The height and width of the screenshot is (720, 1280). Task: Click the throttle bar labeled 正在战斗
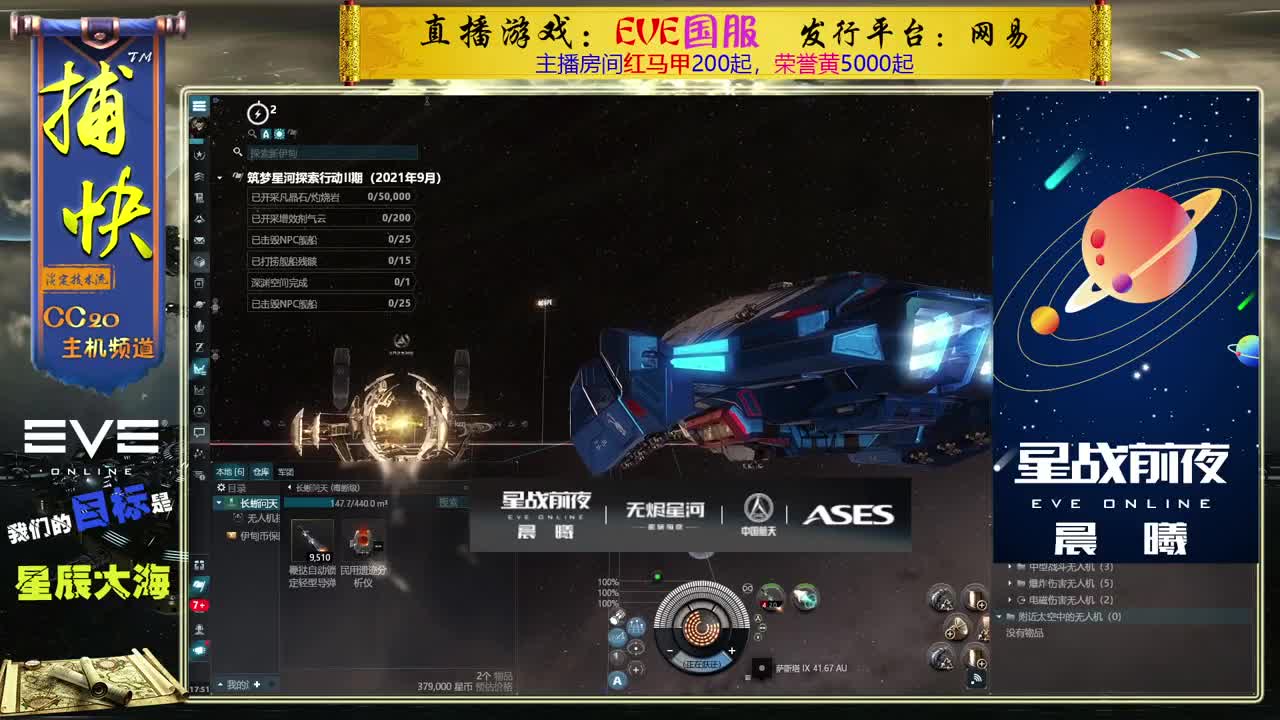pos(703,663)
